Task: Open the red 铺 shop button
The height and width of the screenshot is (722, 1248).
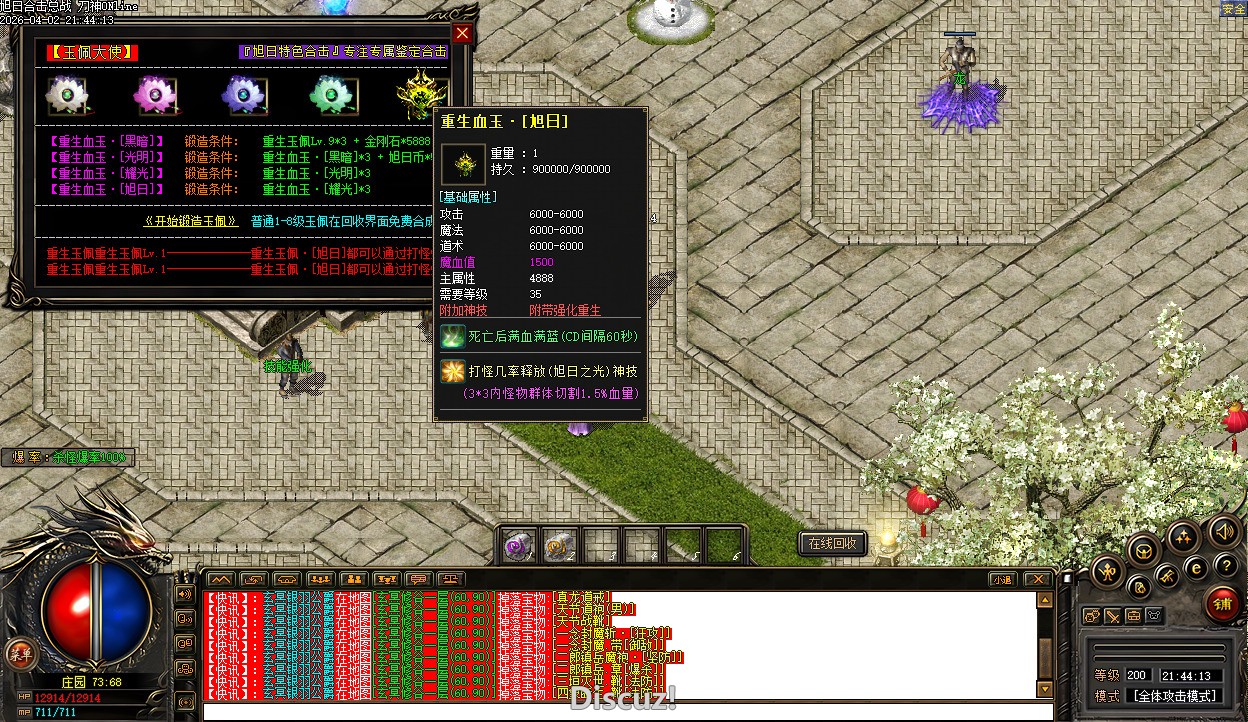Action: [x=1221, y=604]
